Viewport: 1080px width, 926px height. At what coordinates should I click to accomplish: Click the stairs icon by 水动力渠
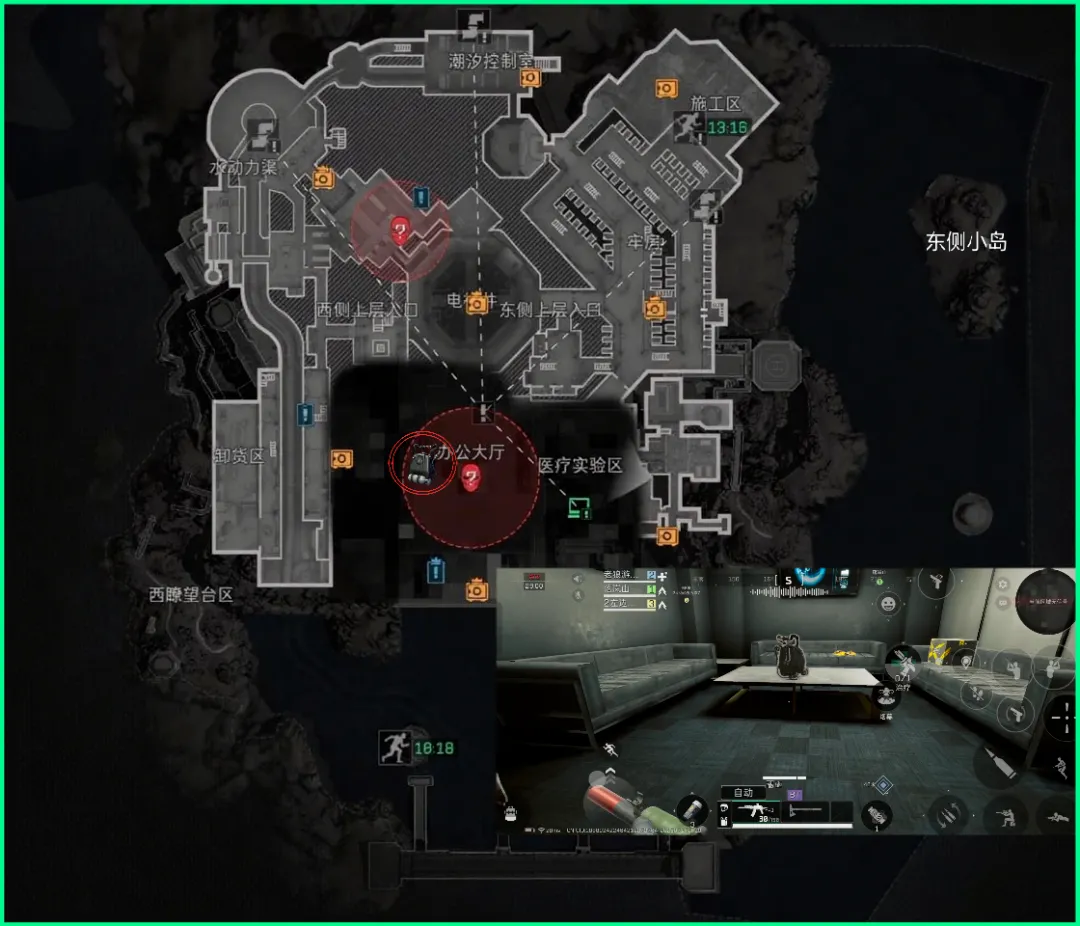tap(265, 130)
